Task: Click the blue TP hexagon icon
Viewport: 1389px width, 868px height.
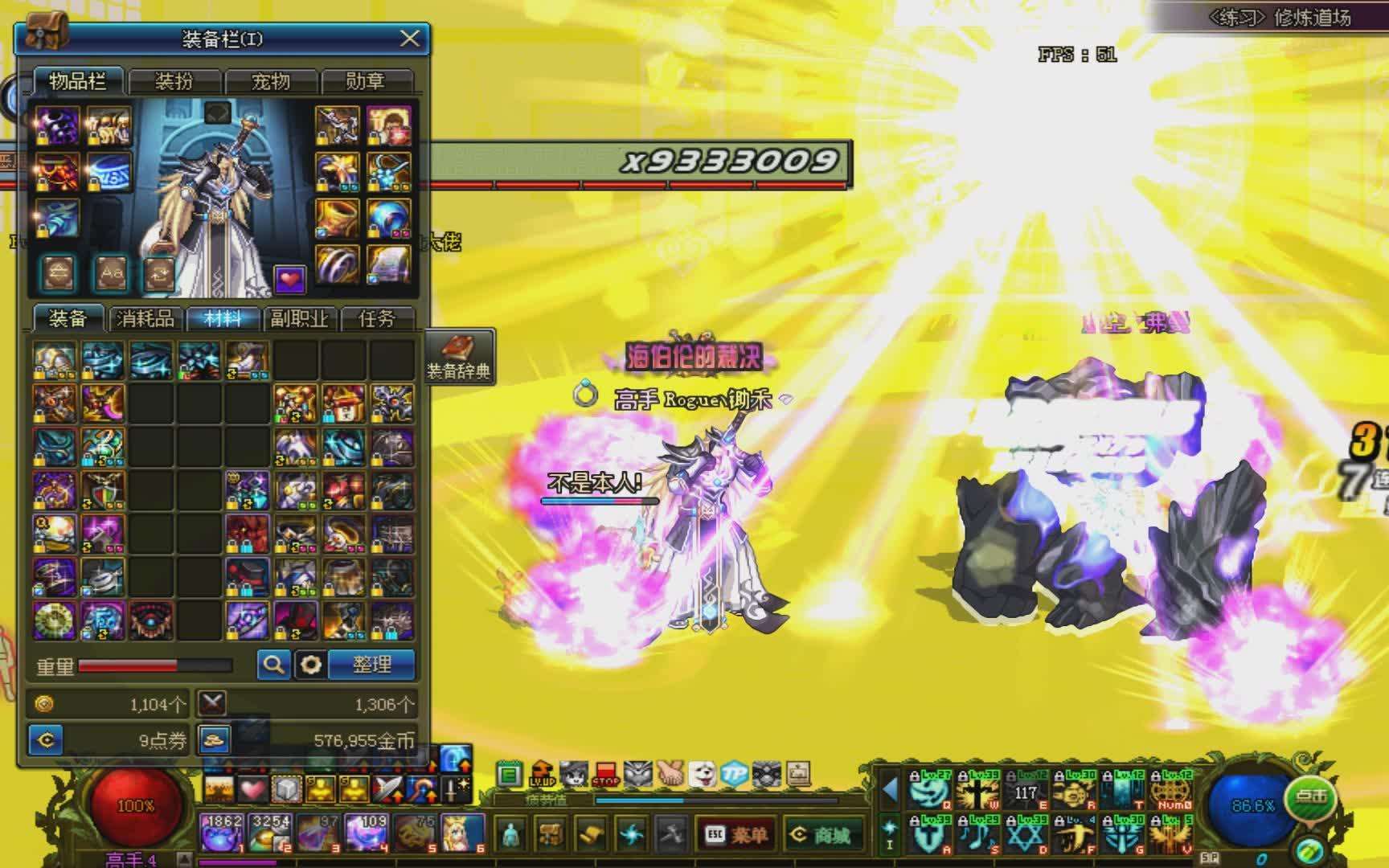Action: [733, 774]
